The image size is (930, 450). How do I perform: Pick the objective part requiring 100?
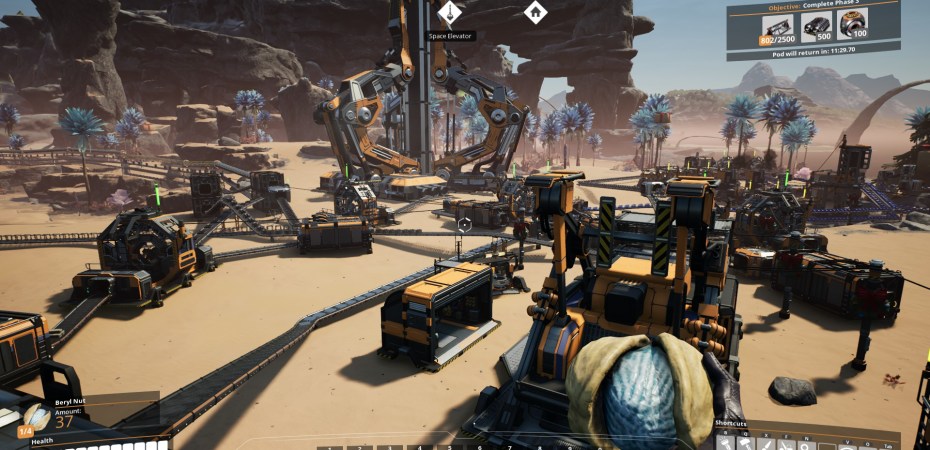coord(854,27)
